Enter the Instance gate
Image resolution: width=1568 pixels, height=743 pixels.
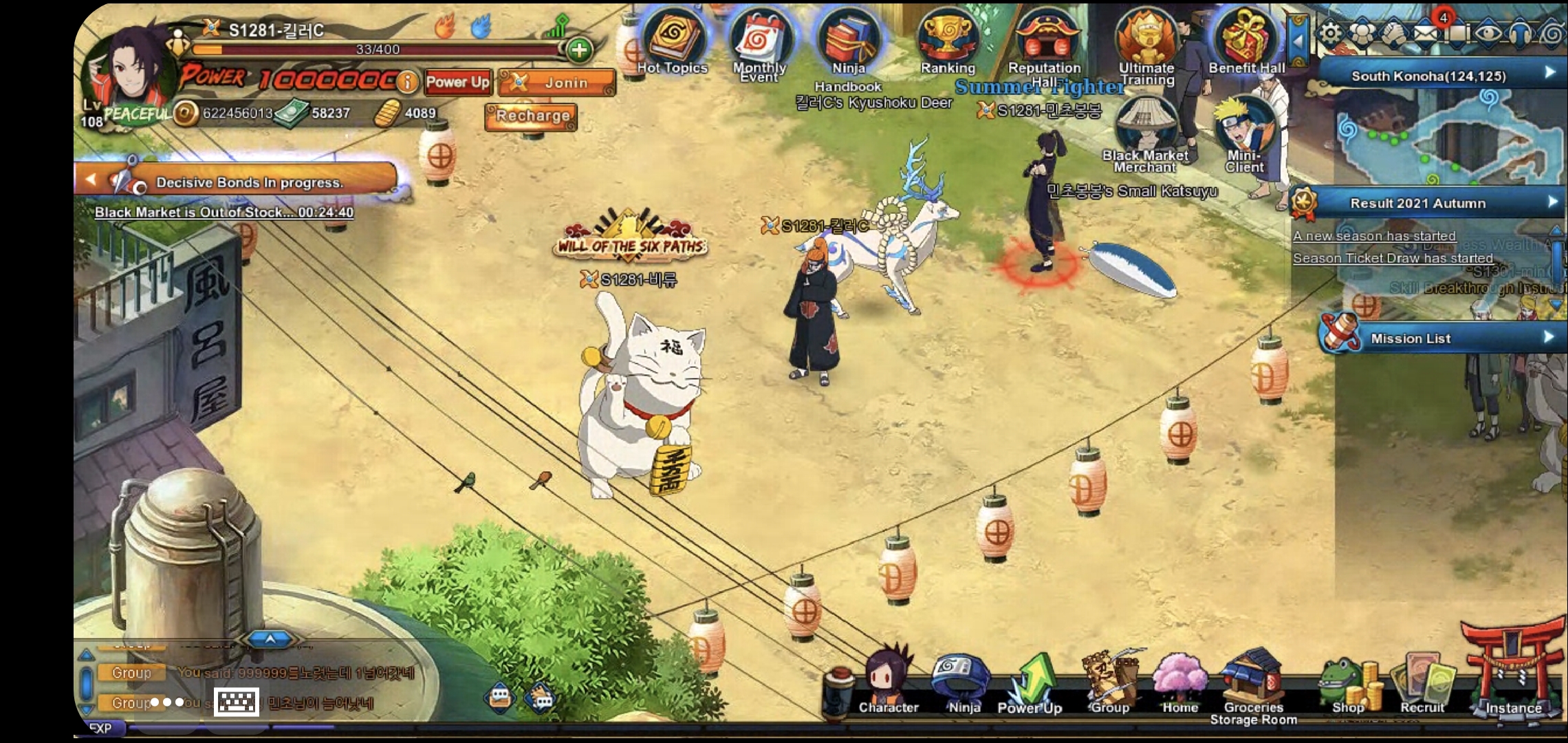[x=1513, y=678]
